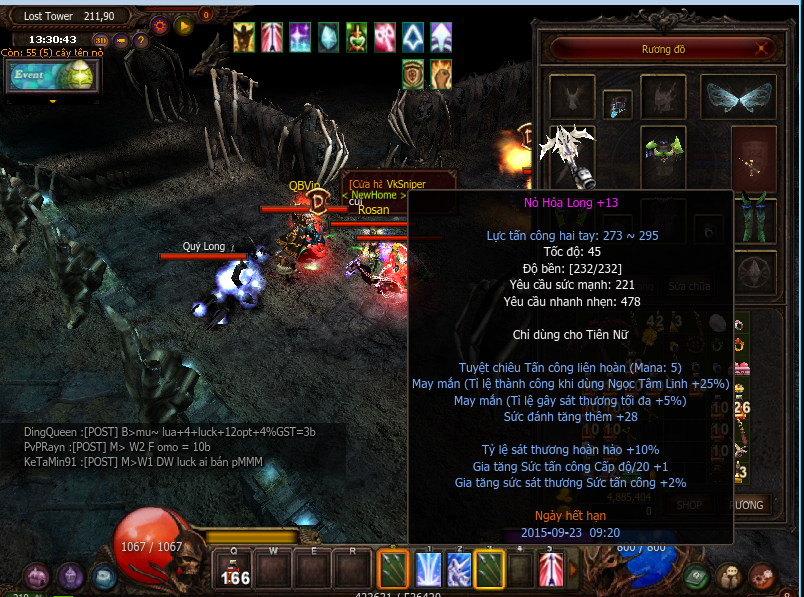
Task: Toggle the 3D view button
Action: 101,41
